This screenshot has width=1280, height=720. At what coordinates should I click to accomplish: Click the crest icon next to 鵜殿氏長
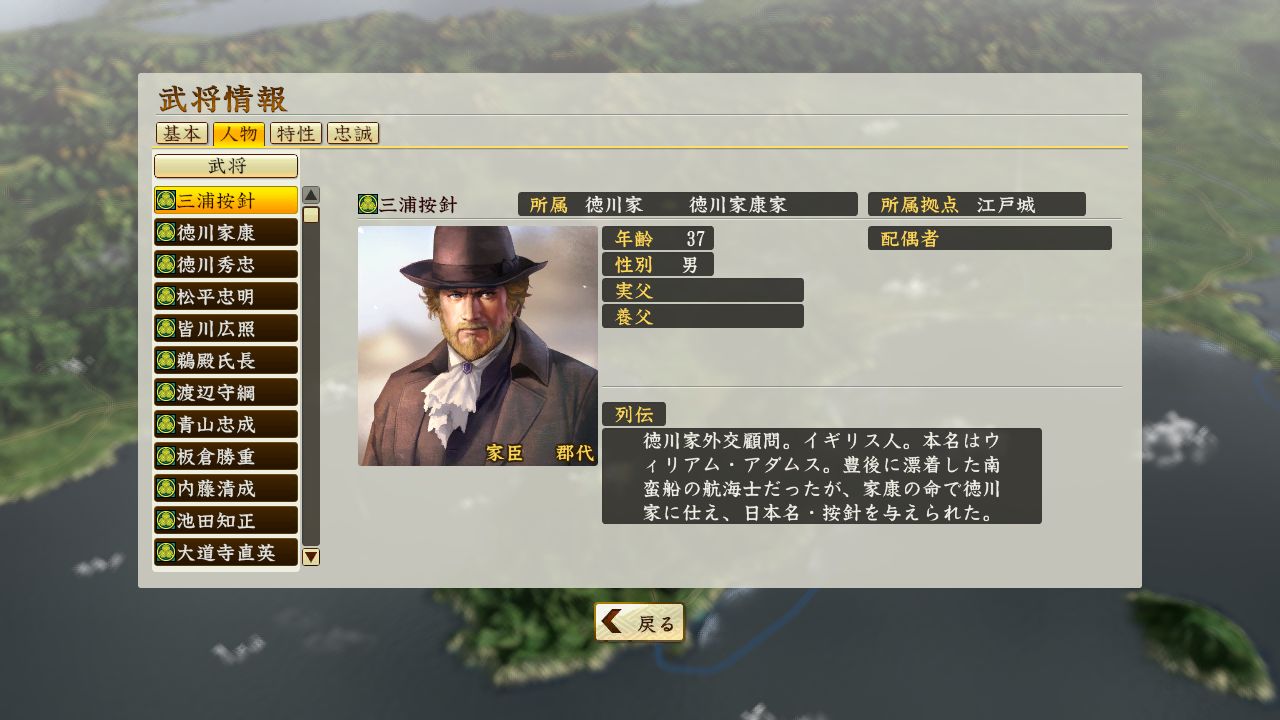[x=167, y=360]
